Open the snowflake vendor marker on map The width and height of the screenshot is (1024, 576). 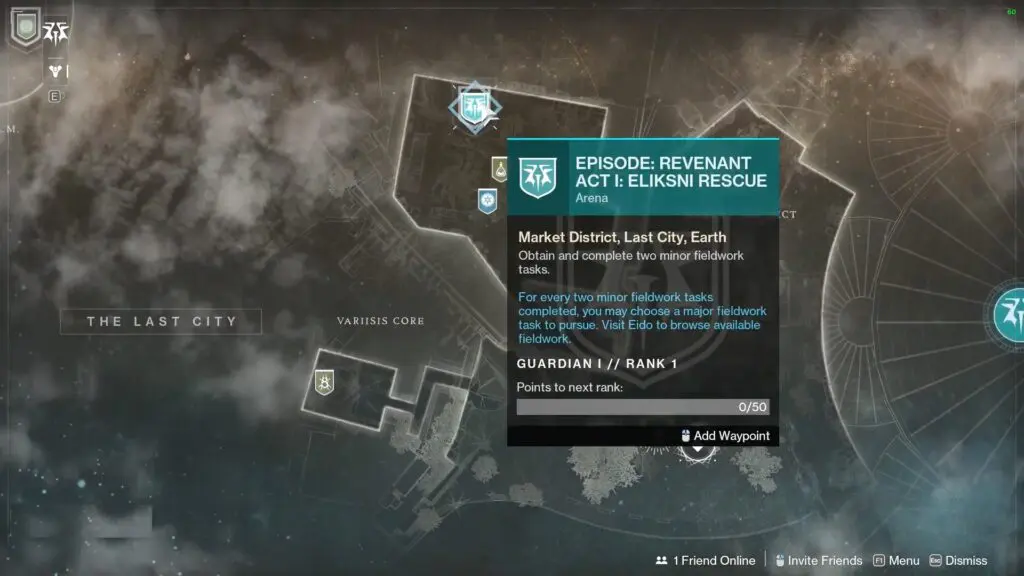[x=487, y=201]
